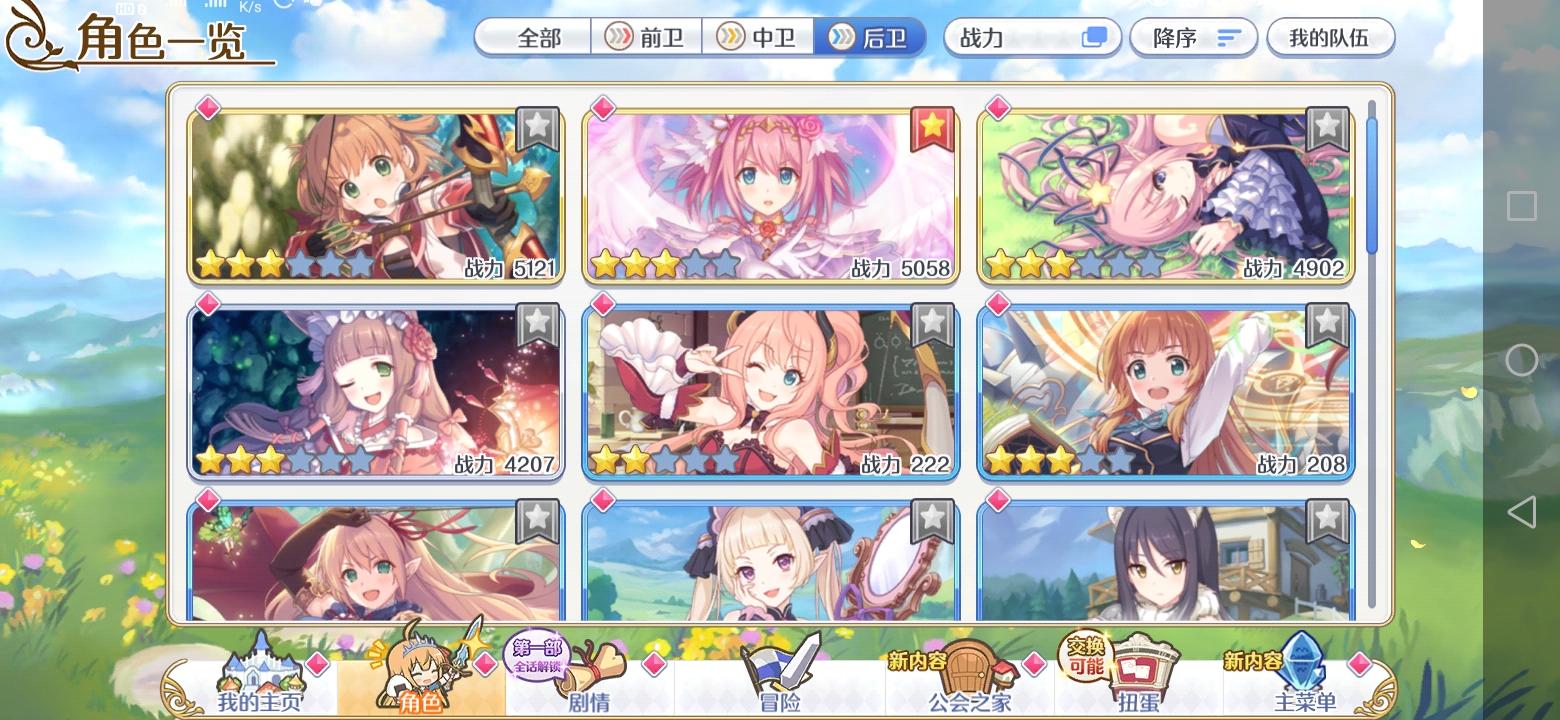Select the 前卫 vanguard filter button
Image resolution: width=1560 pixels, height=720 pixels.
click(645, 37)
